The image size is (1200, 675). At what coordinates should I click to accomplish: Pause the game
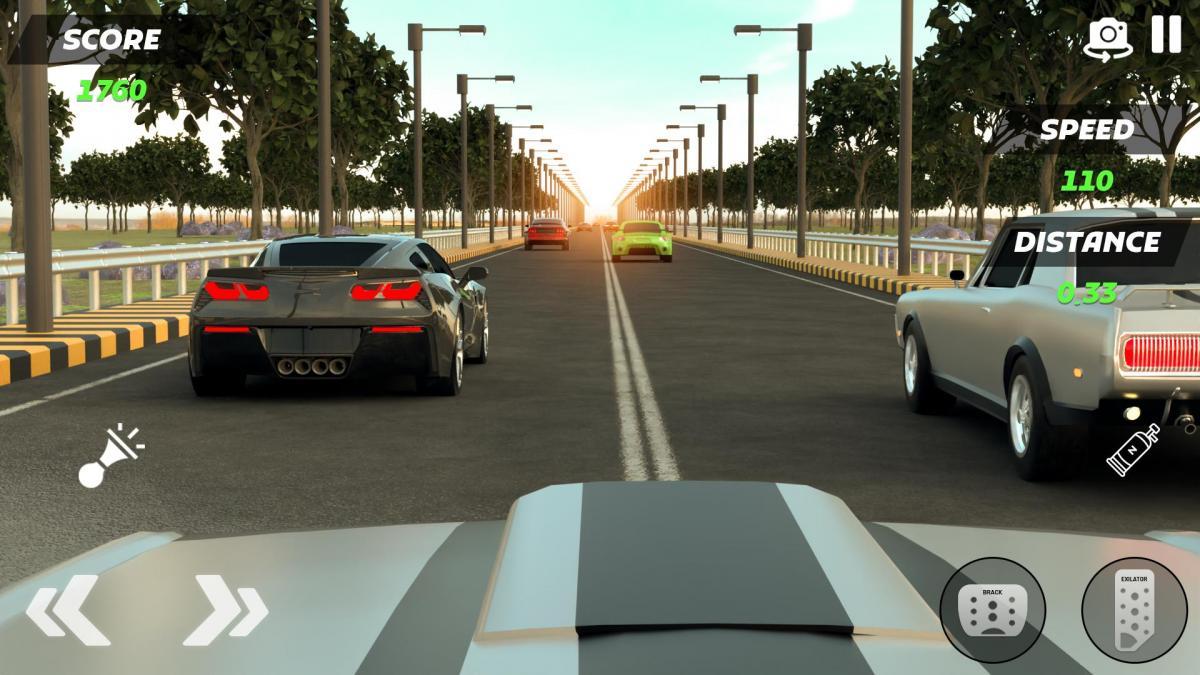[1166, 35]
